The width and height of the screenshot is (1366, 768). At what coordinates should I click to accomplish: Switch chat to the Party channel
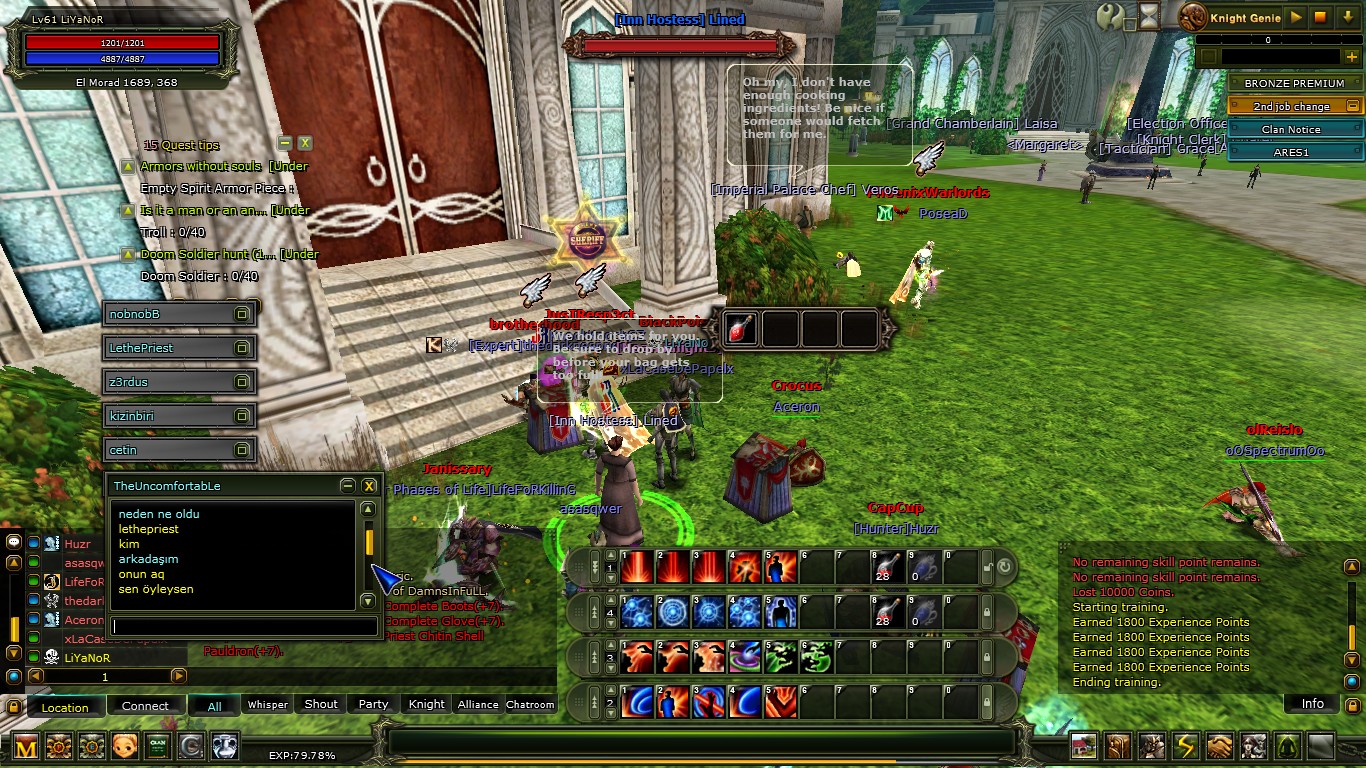pyautogui.click(x=373, y=704)
